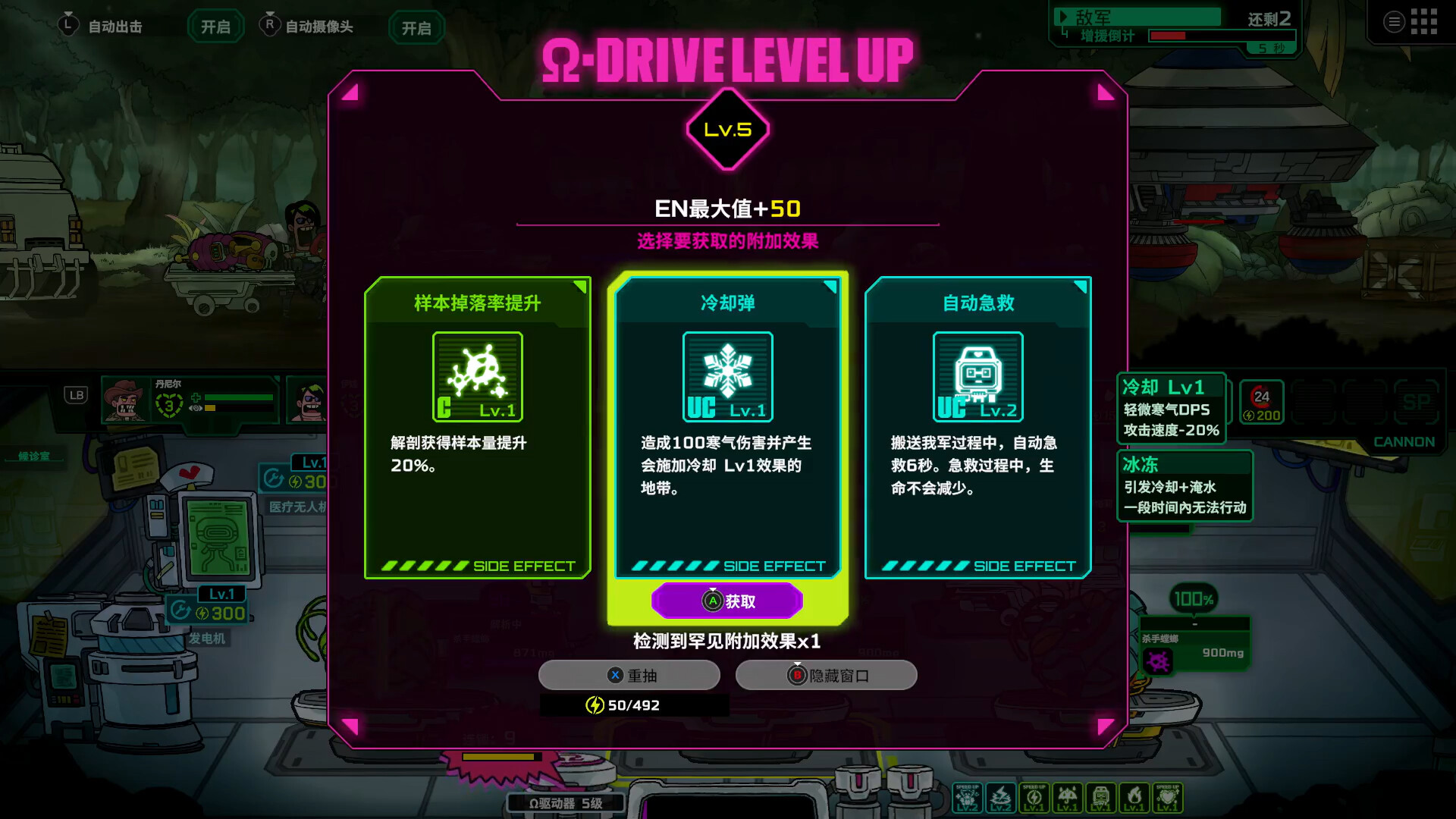Click 重抽 to reroll the options
This screenshot has height=819, width=1456.
tap(628, 675)
